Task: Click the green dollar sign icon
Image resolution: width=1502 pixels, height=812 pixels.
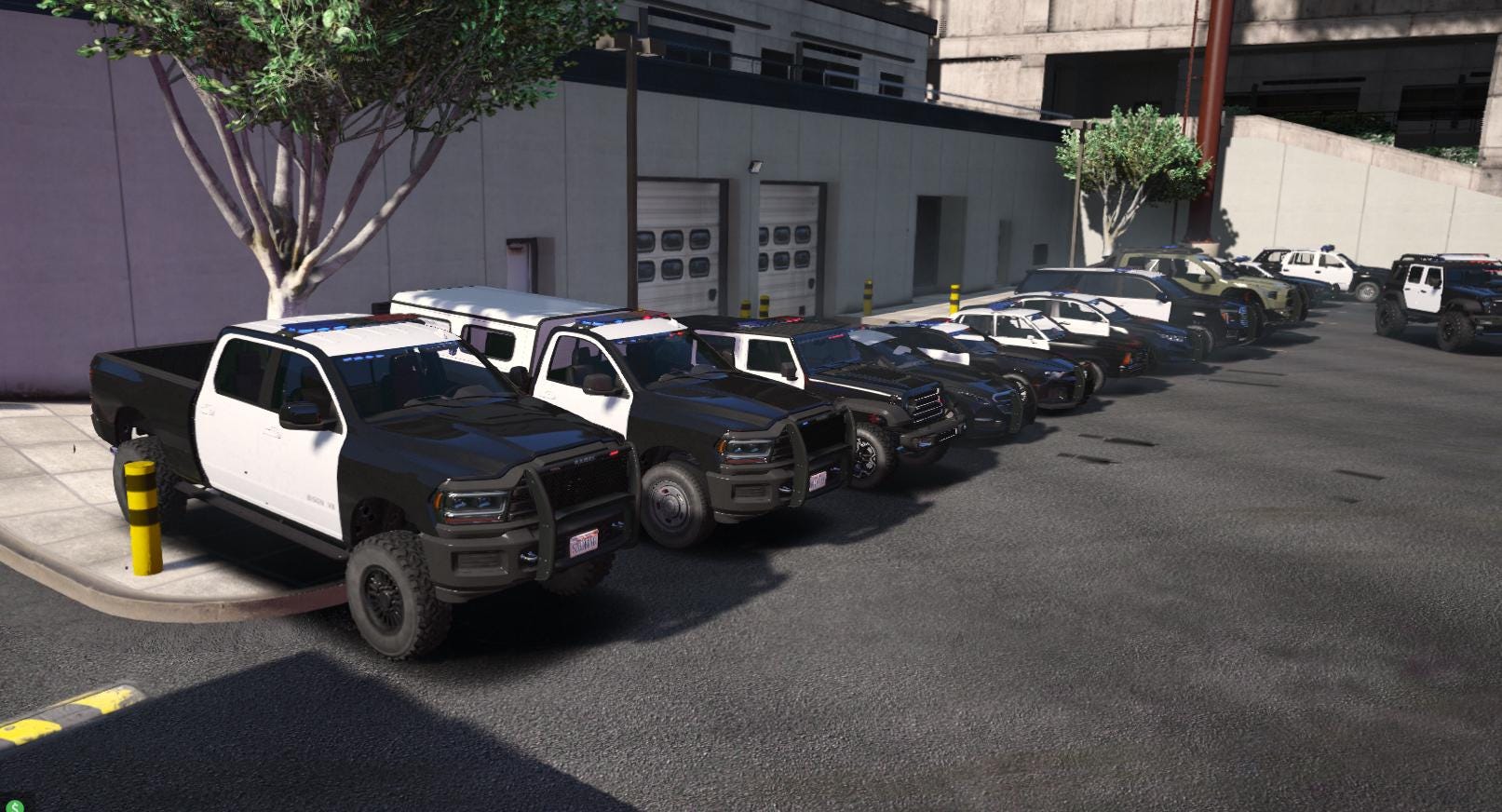Action: 14,805
